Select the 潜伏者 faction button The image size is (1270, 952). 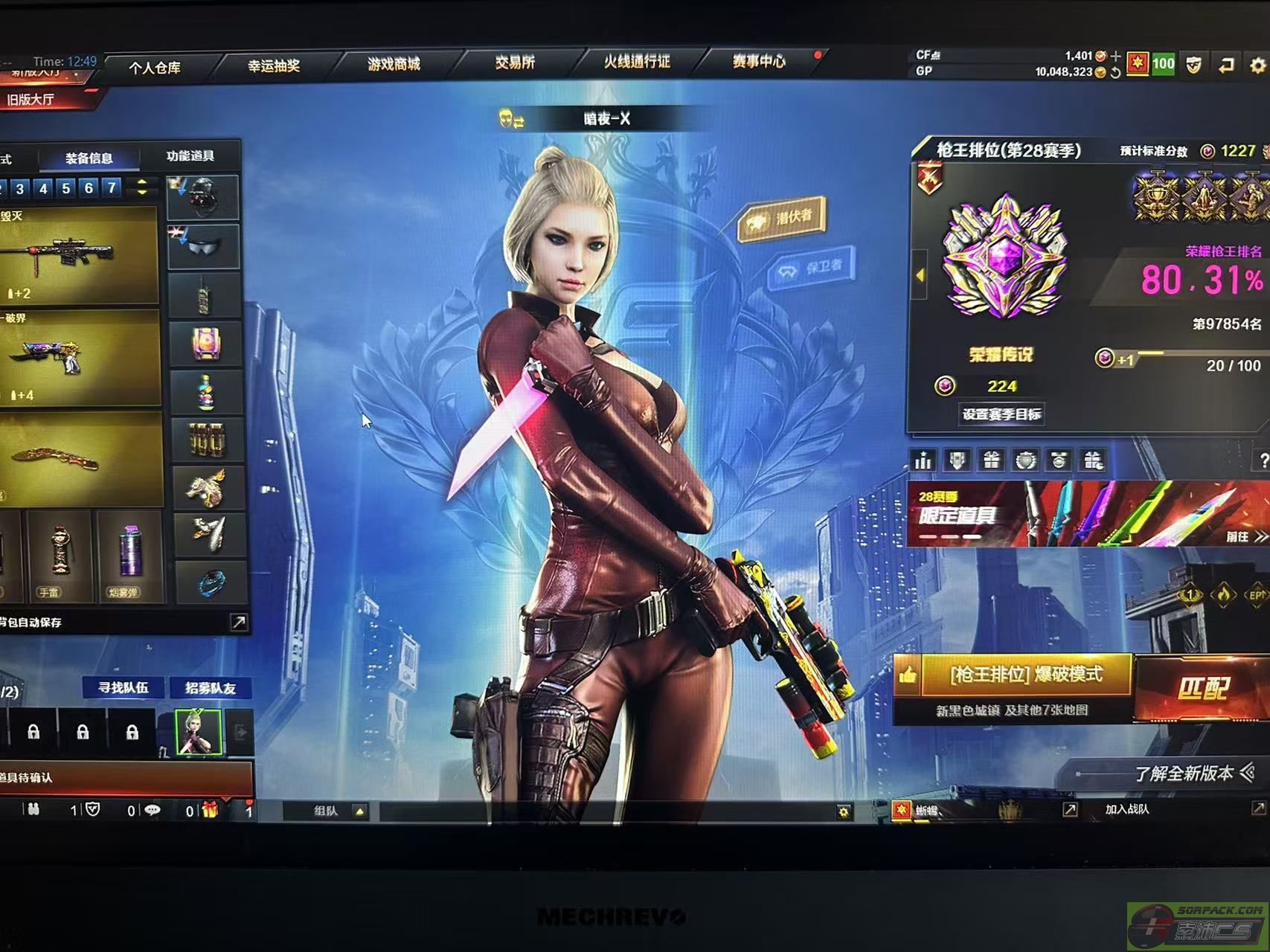[x=783, y=218]
